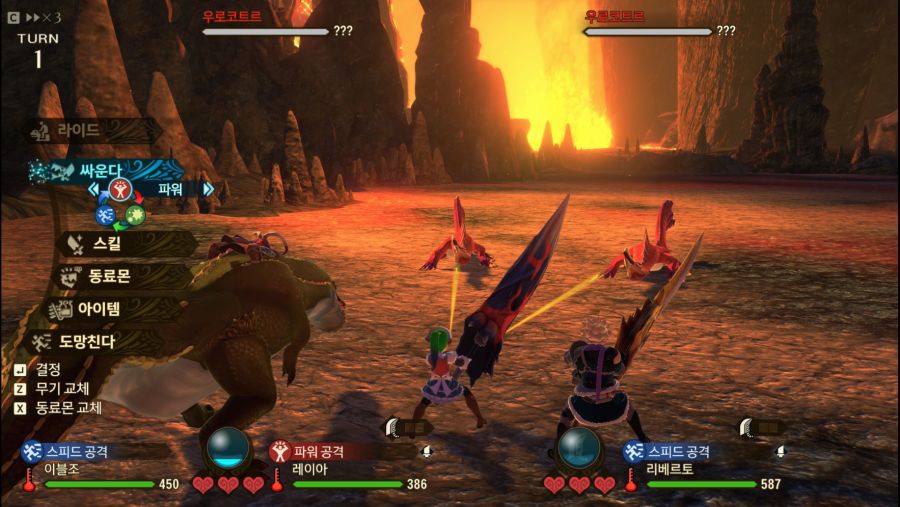Click the left arrow beside attack type

[94, 188]
